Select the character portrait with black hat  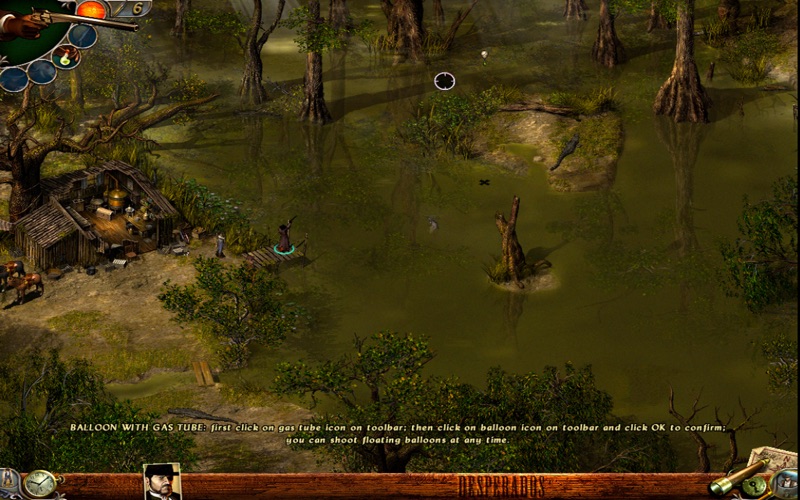click(162, 483)
